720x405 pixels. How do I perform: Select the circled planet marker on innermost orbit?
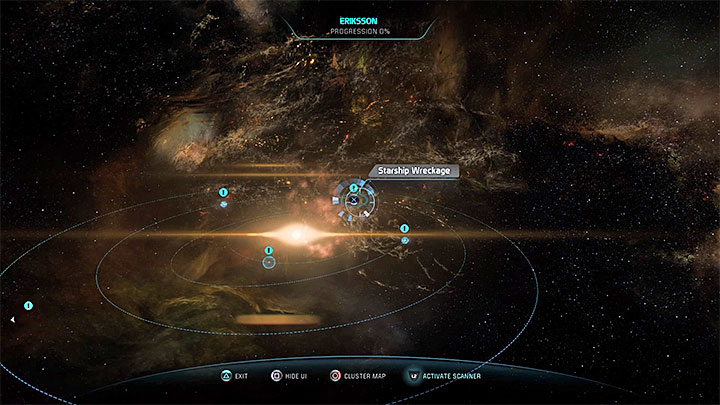268,262
